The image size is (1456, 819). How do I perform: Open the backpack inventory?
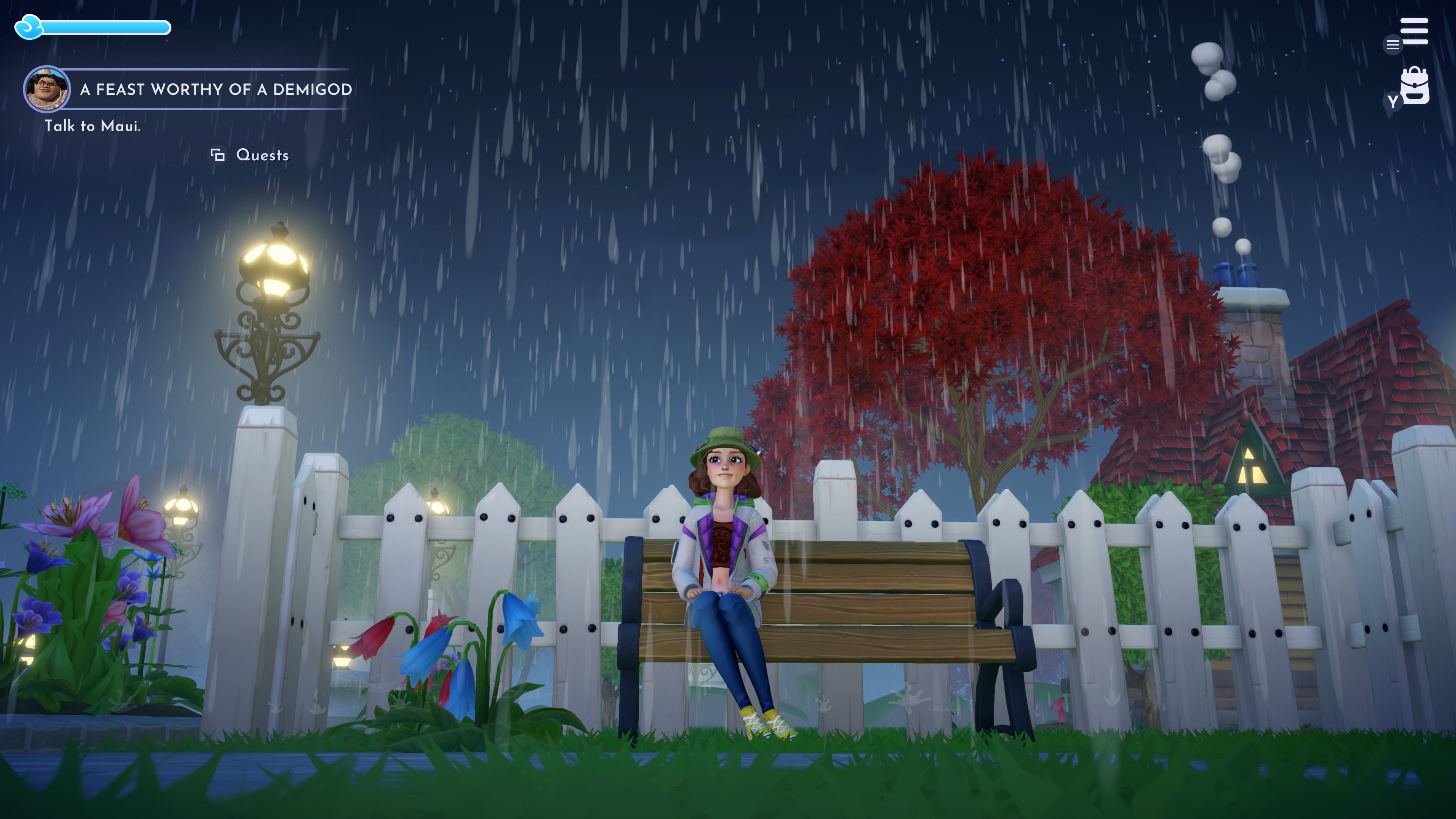tap(1414, 86)
